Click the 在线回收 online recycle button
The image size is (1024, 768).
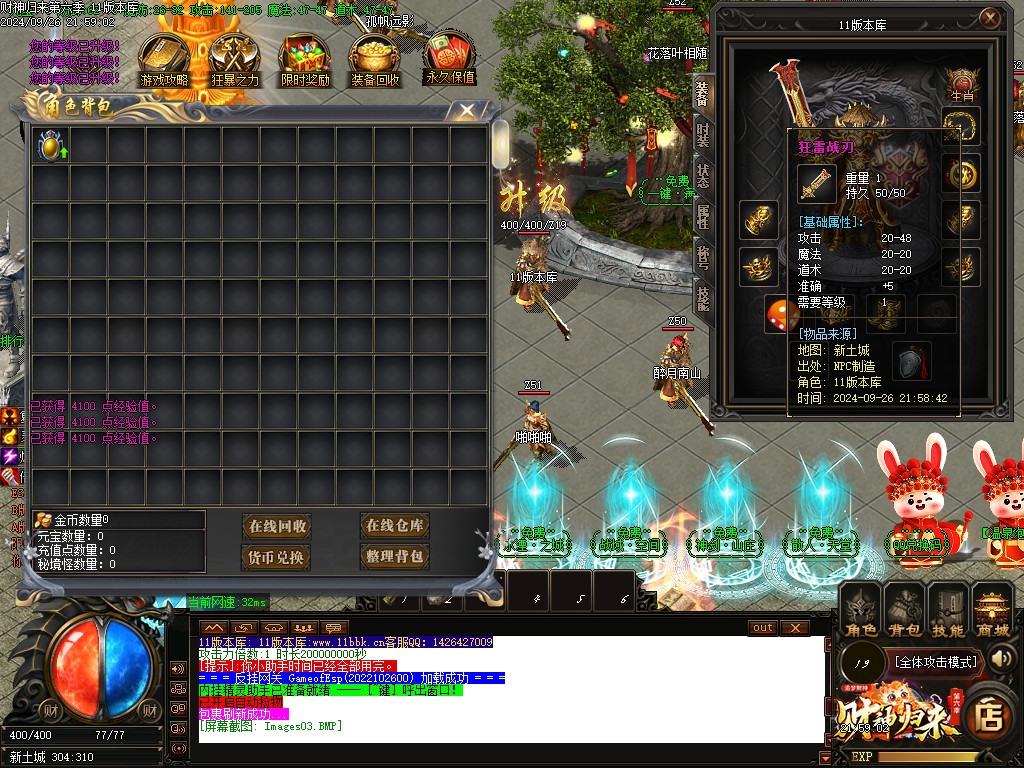[278, 526]
